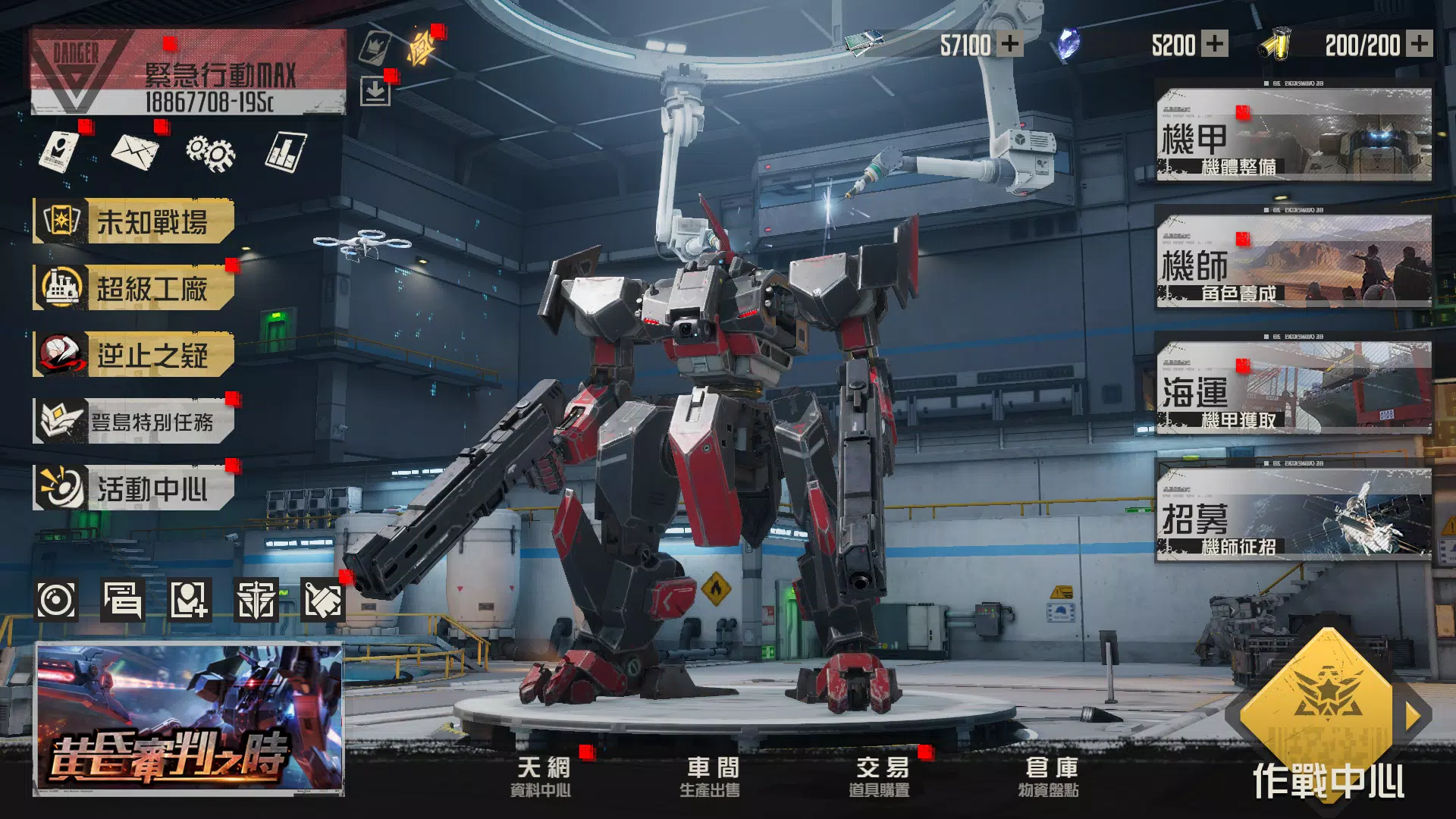
Task: Open the 未知戰場 battlefield menu
Action: [134, 221]
